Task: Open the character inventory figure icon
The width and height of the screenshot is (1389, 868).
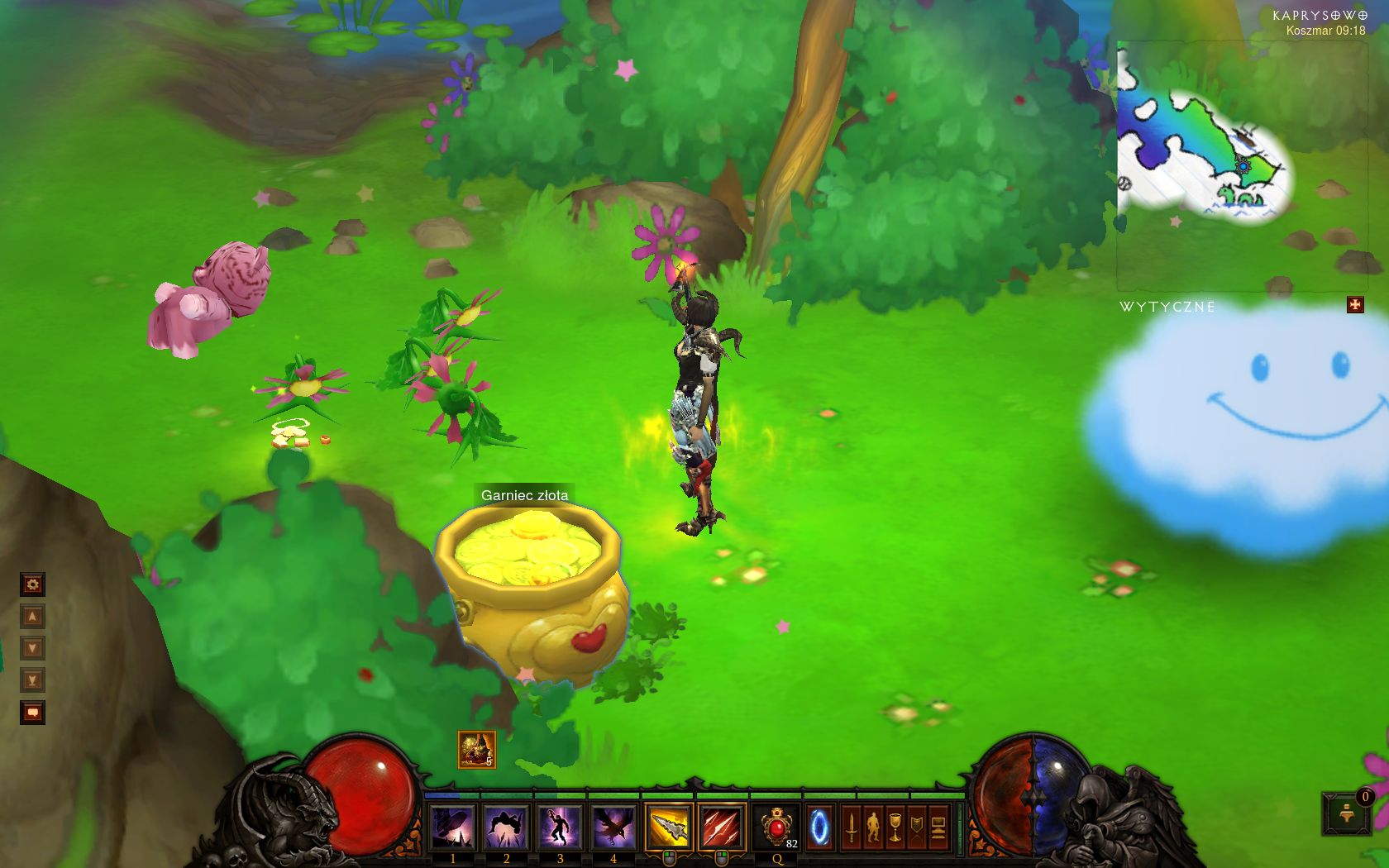Action: point(873,827)
